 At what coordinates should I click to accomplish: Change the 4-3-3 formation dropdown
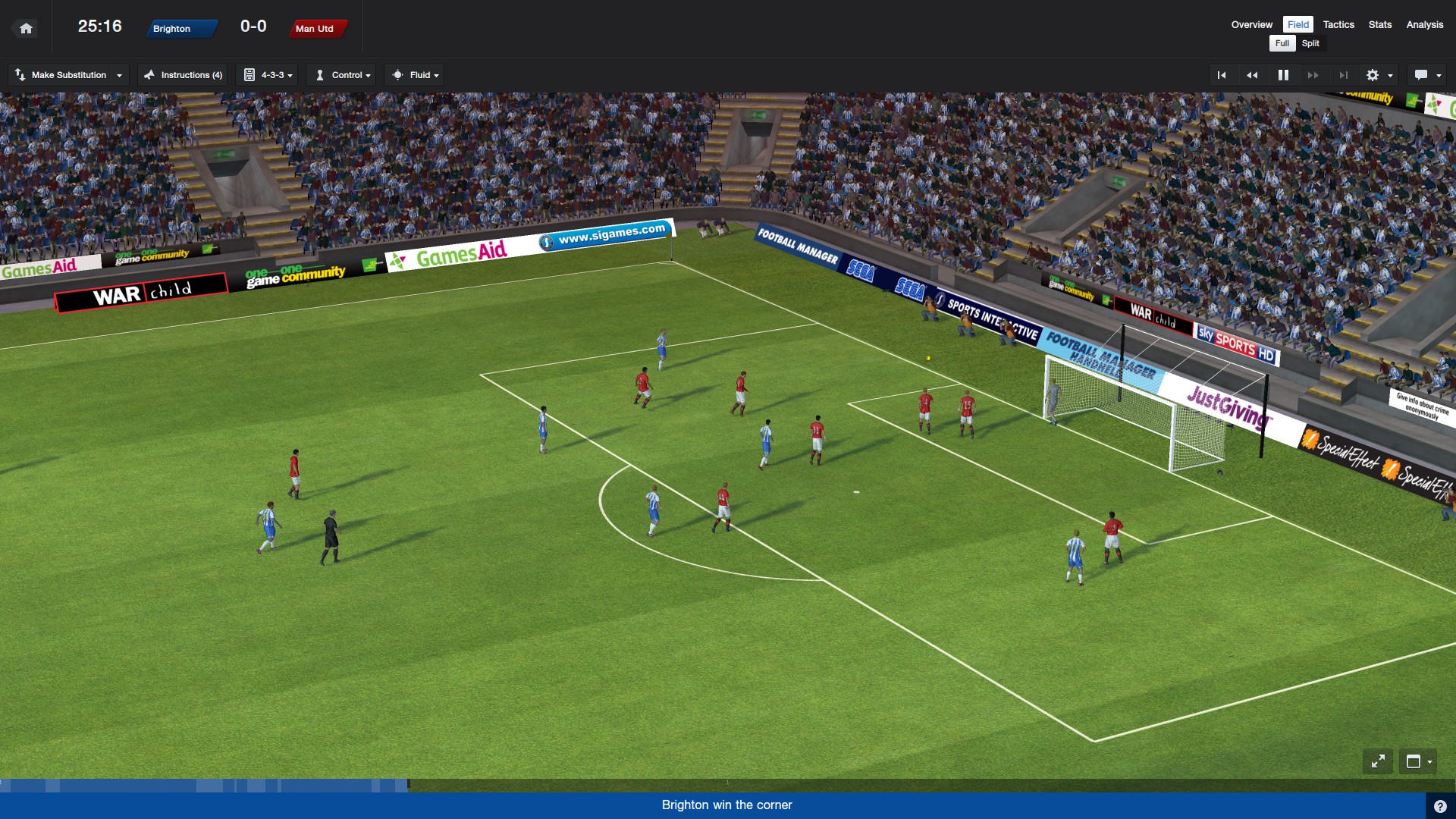tap(269, 75)
